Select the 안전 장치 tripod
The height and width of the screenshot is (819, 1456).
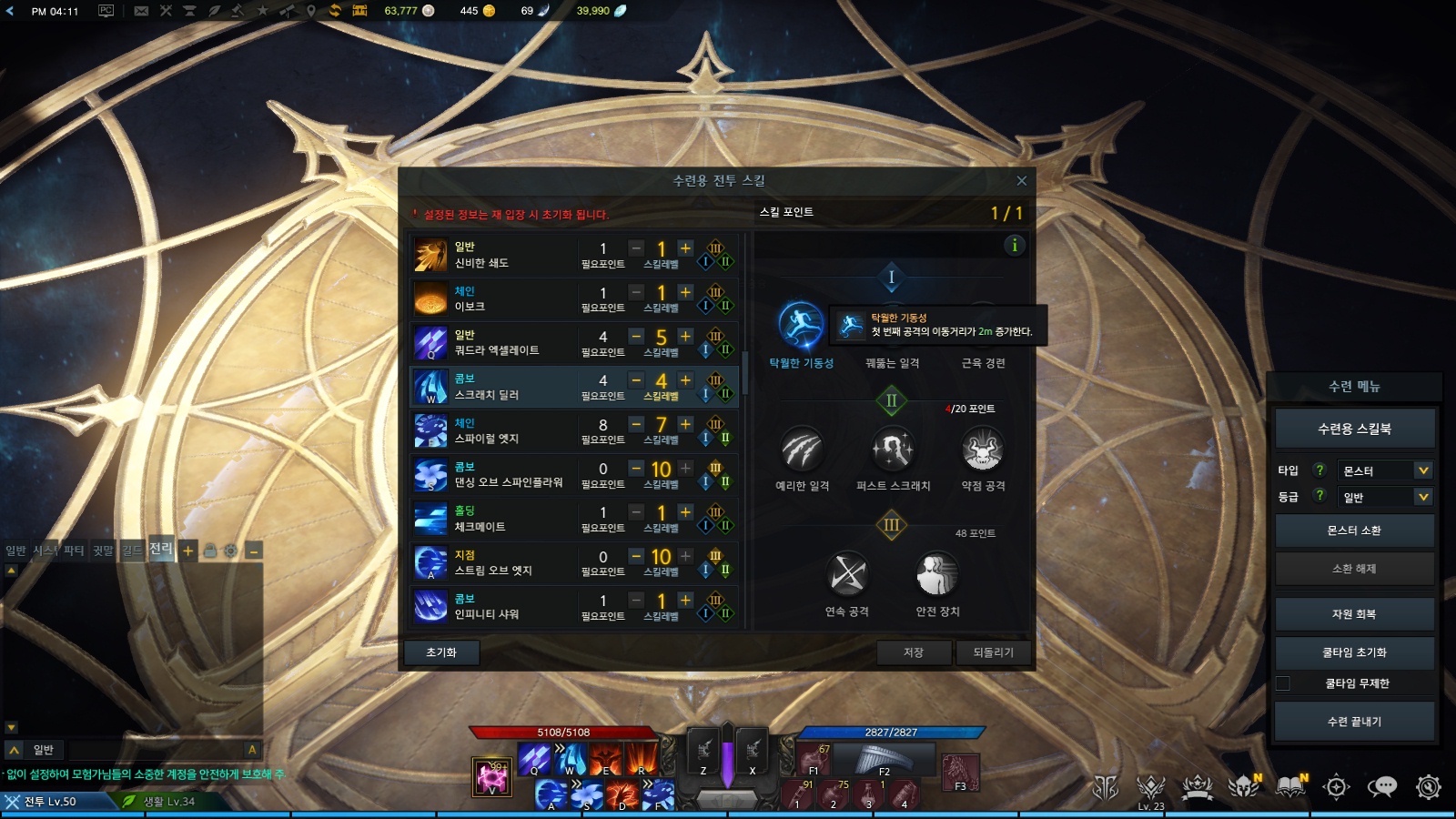point(937,575)
